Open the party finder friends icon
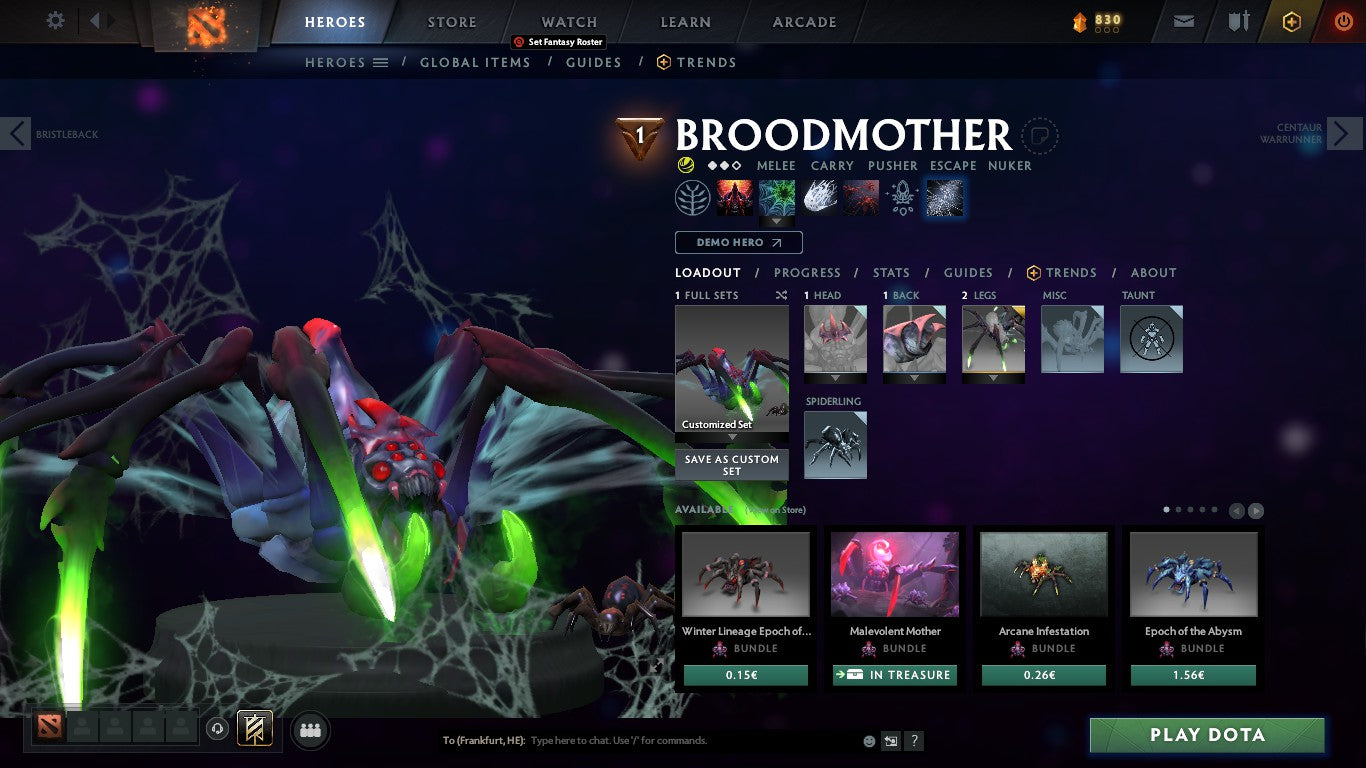Image resolution: width=1366 pixels, height=768 pixels. point(310,730)
